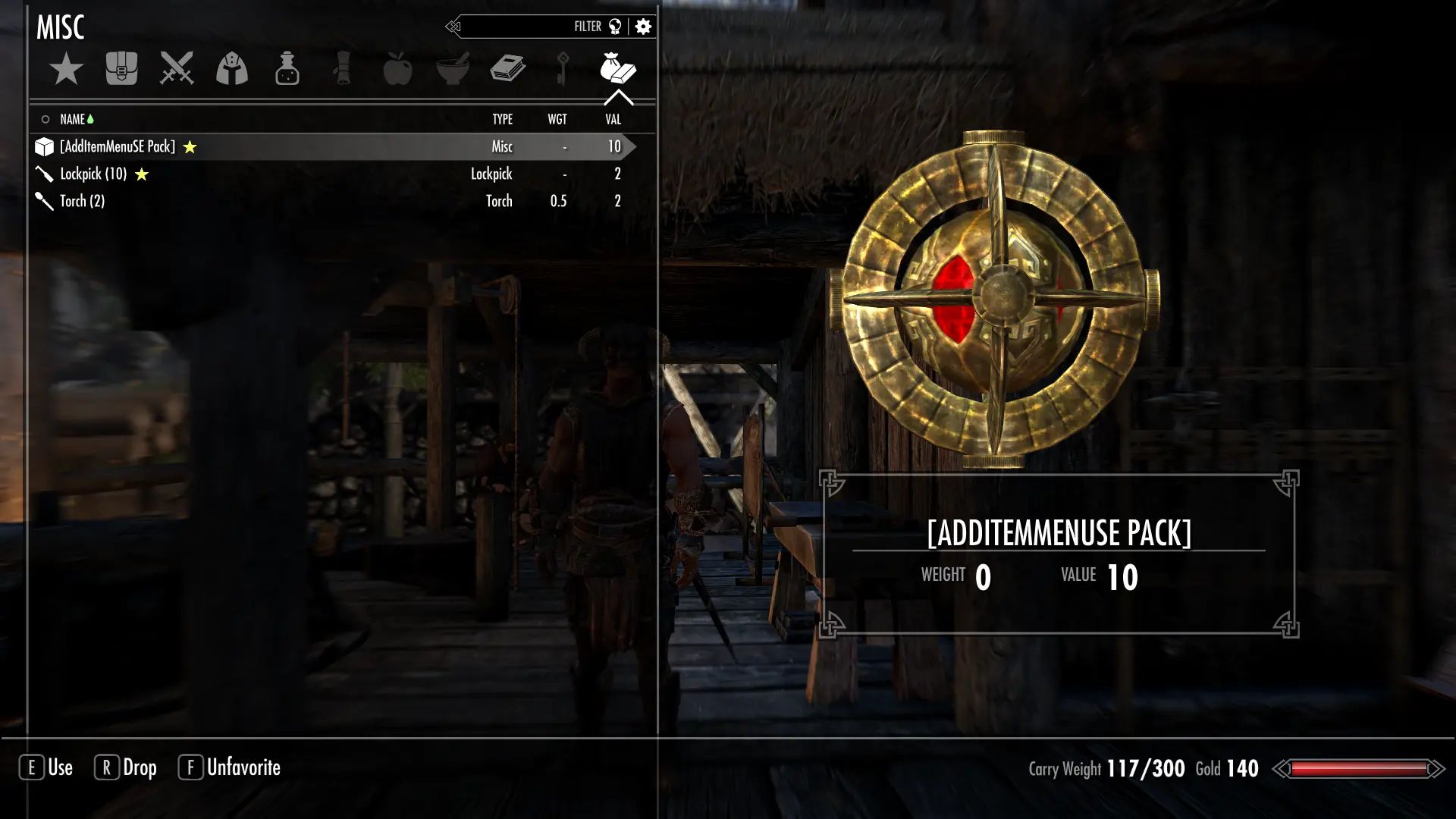
Task: Switch to the Favorites star tab
Action: click(x=67, y=69)
